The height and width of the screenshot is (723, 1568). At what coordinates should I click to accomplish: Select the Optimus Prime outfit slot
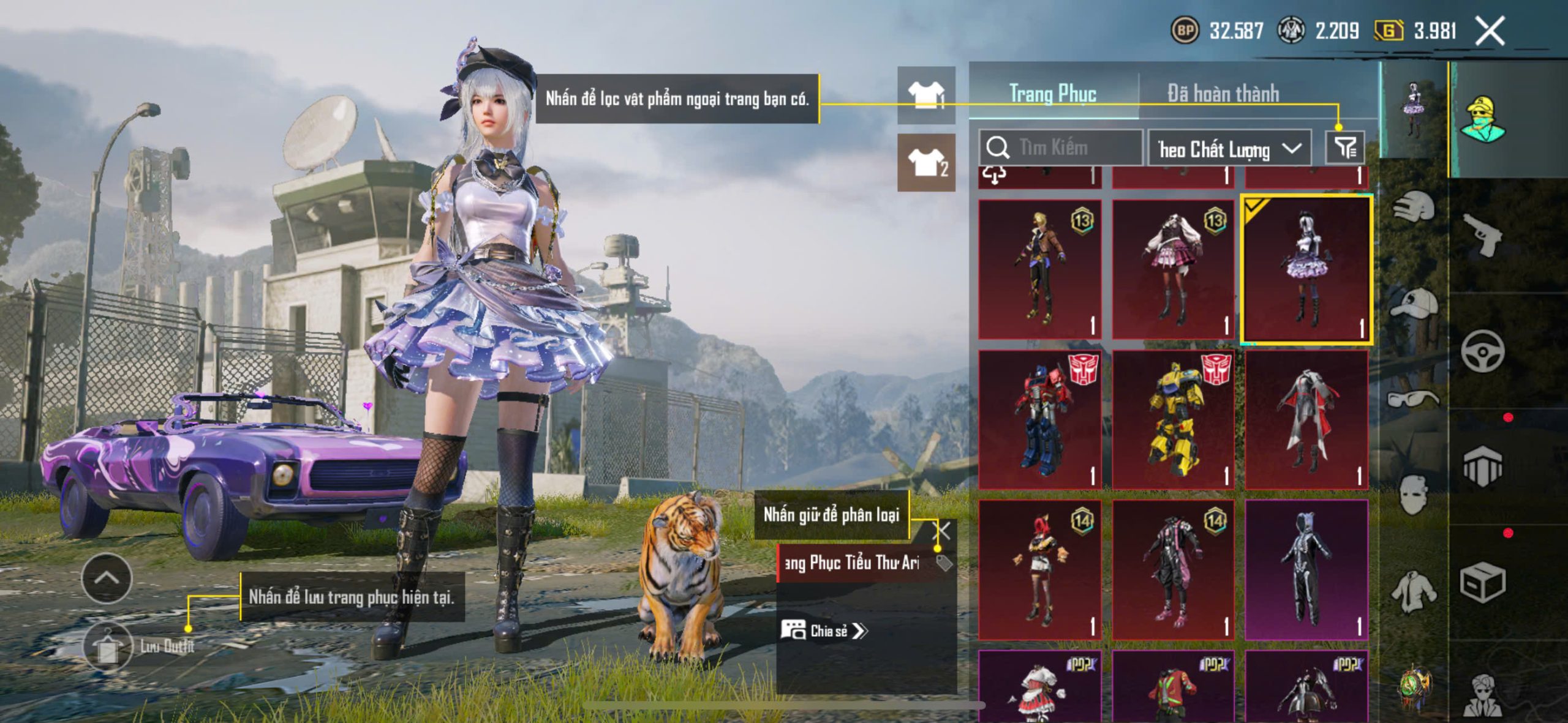click(1039, 419)
